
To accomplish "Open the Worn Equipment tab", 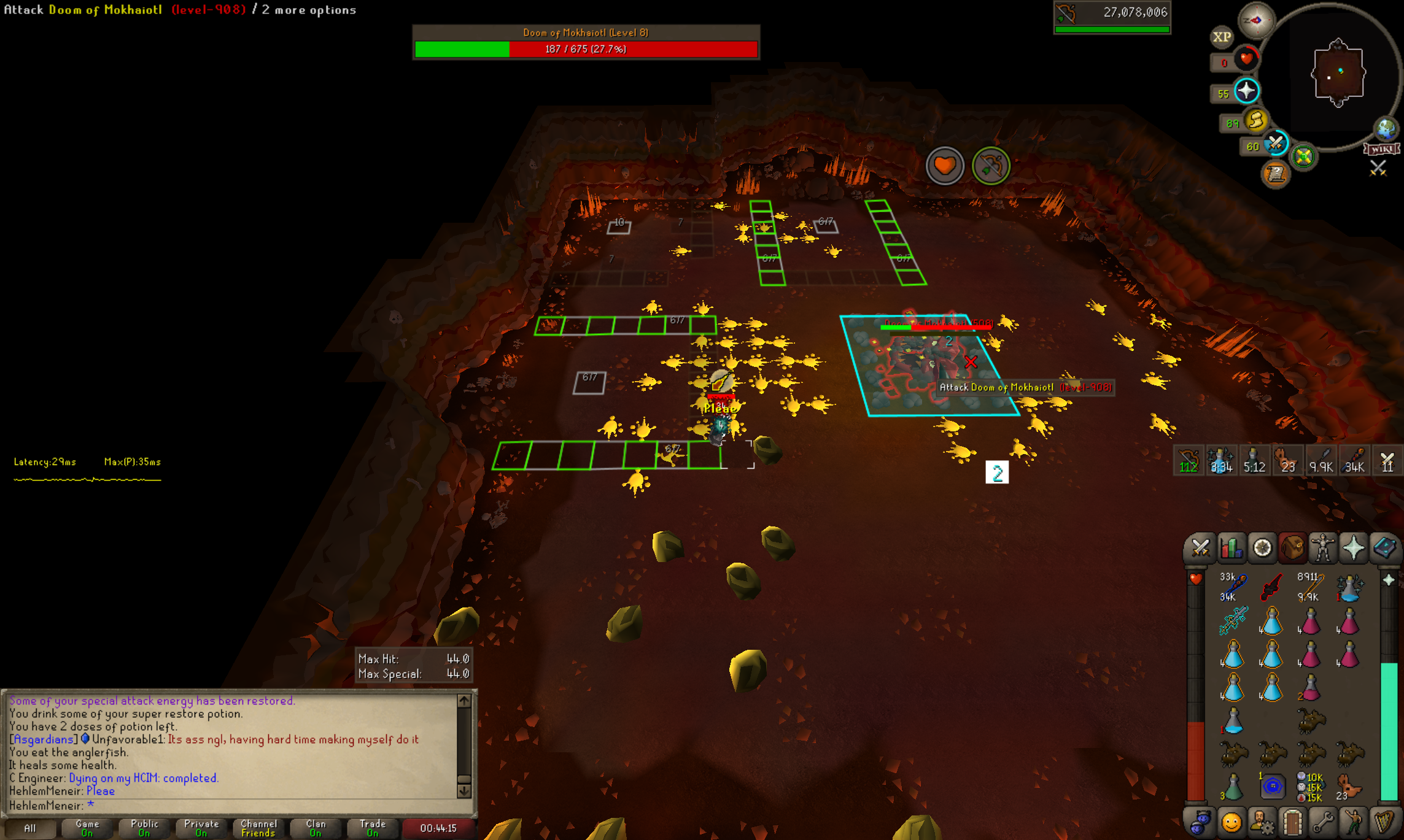I will (1323, 548).
